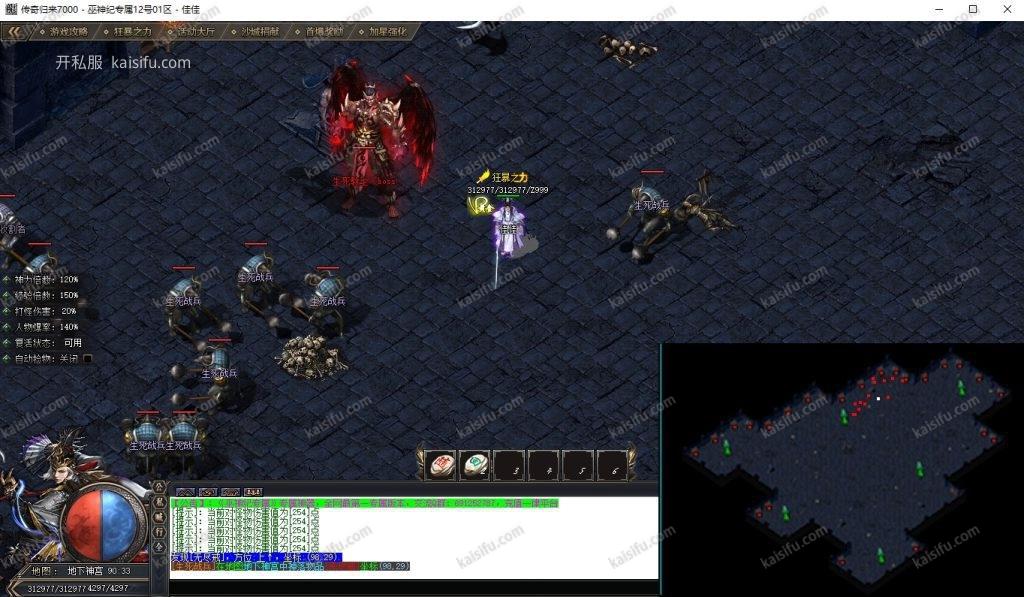Open the 加星强化 enhancement menu
Screen dimensions: 1024x597
388,31
